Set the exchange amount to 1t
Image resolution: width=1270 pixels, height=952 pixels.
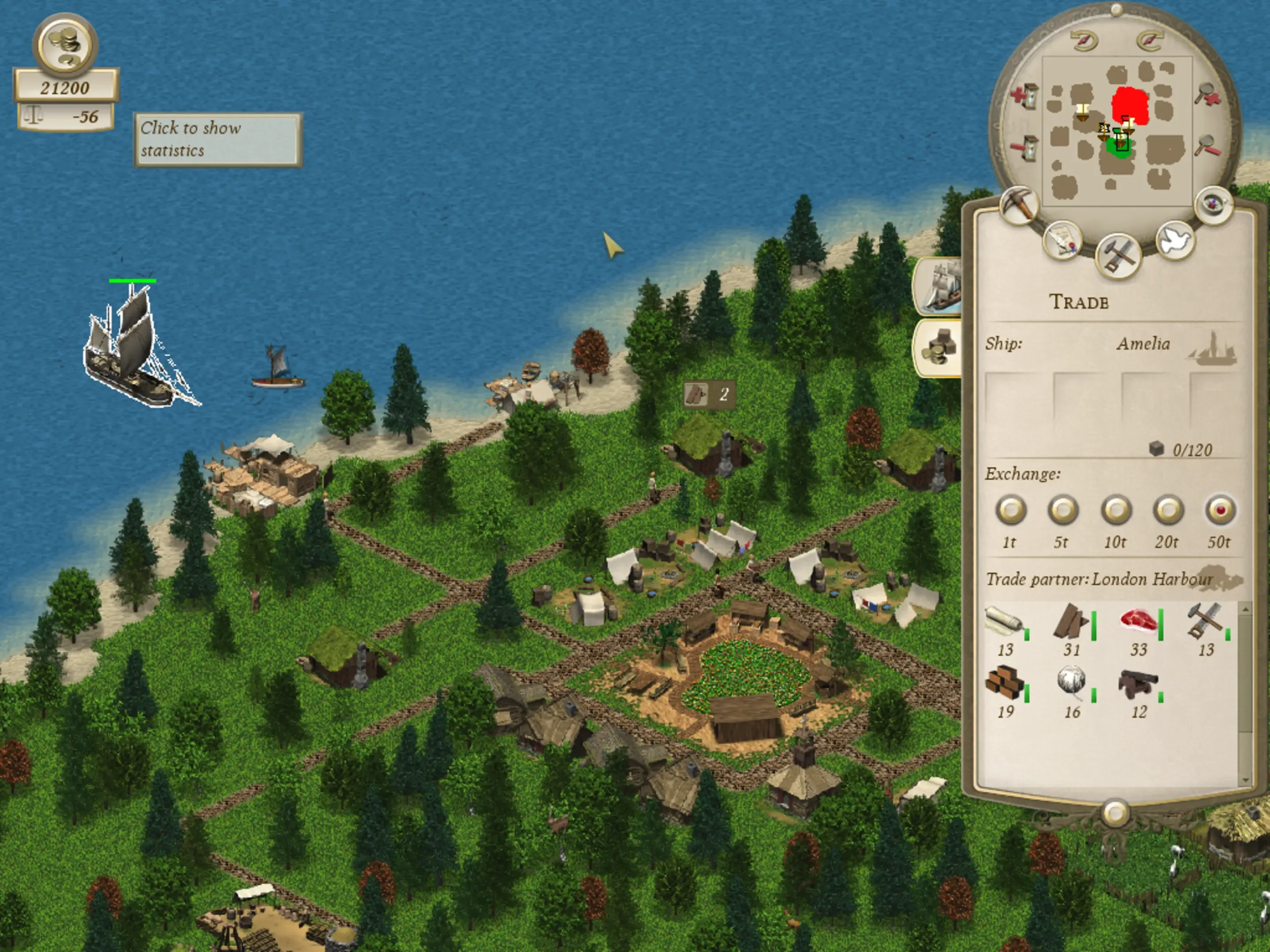click(1011, 509)
